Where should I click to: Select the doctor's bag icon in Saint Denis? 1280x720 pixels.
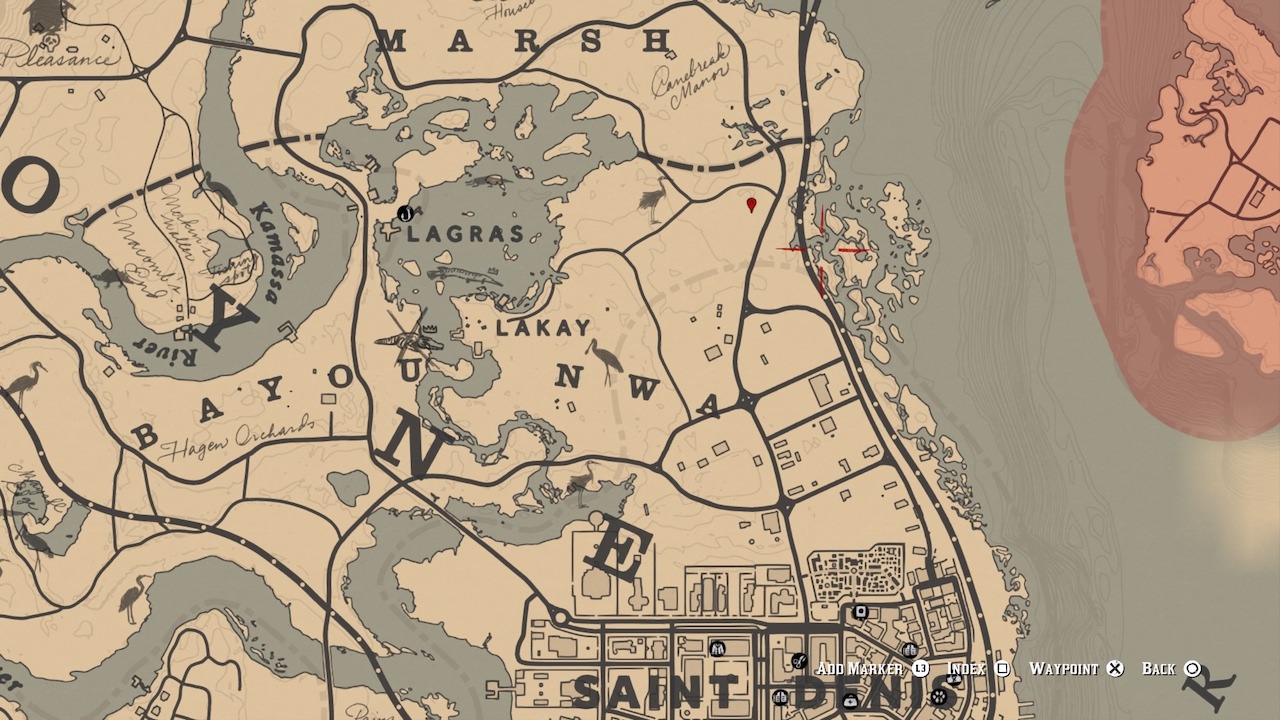[x=849, y=703]
